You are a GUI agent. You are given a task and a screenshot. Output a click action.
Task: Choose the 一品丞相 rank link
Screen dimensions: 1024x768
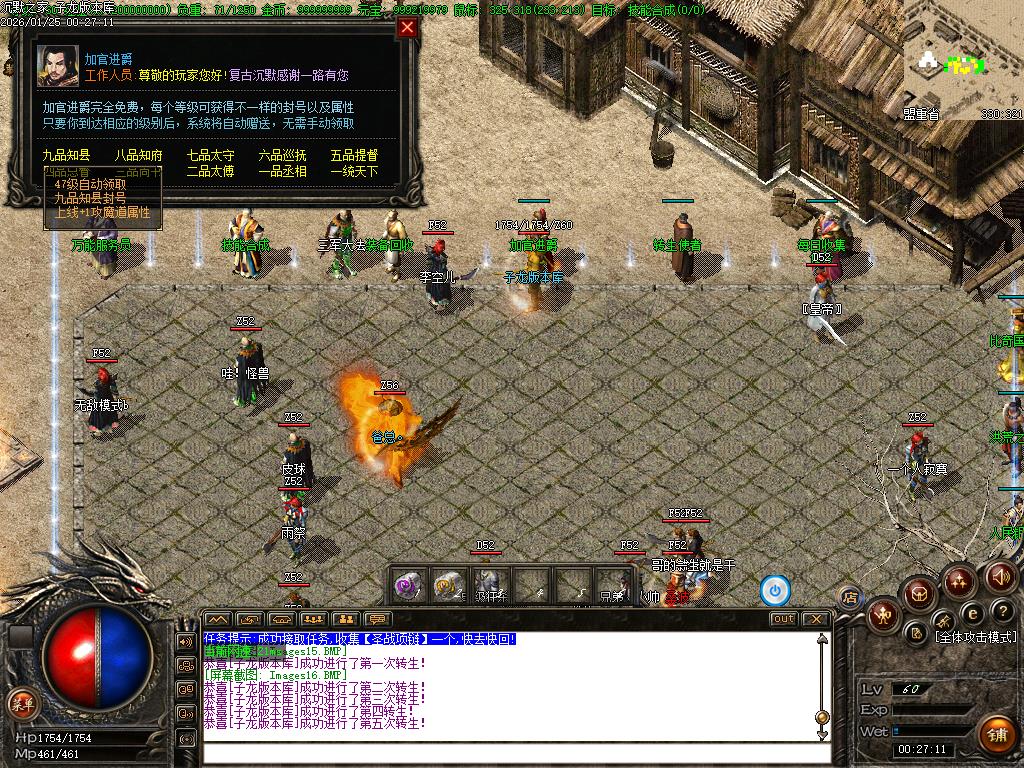[282, 171]
